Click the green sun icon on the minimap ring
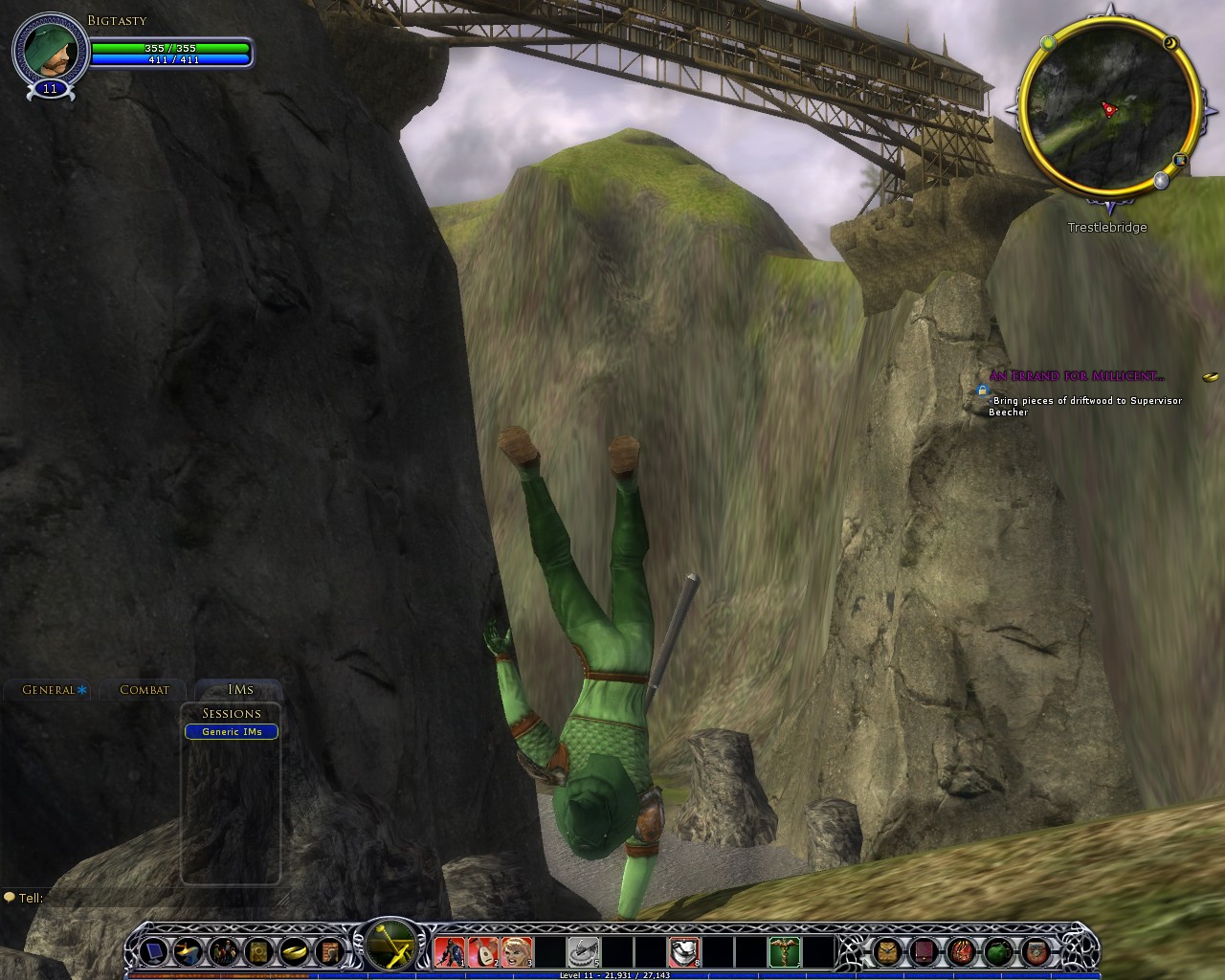This screenshot has height=980, width=1225. pyautogui.click(x=1048, y=42)
